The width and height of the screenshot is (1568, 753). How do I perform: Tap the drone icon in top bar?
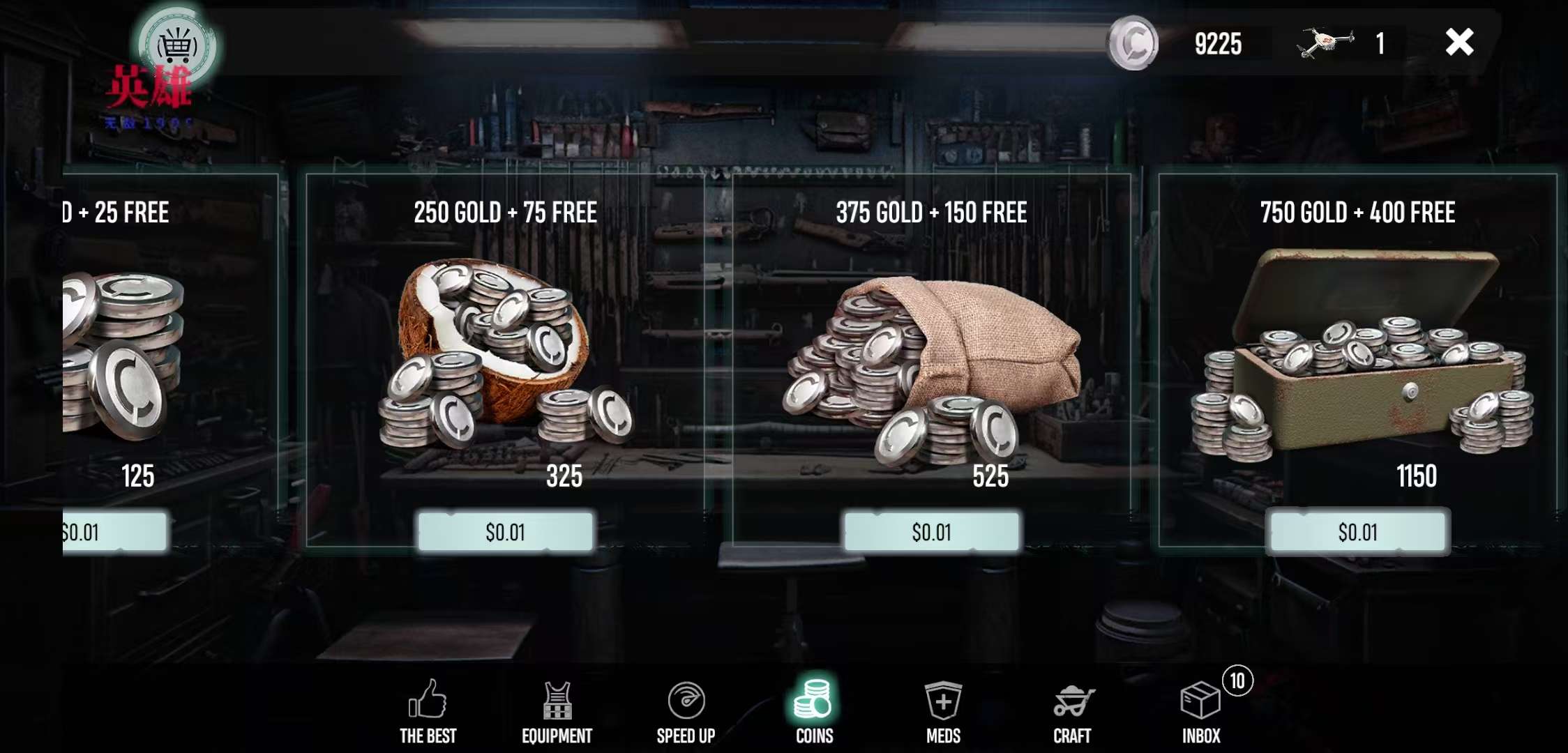click(1325, 43)
